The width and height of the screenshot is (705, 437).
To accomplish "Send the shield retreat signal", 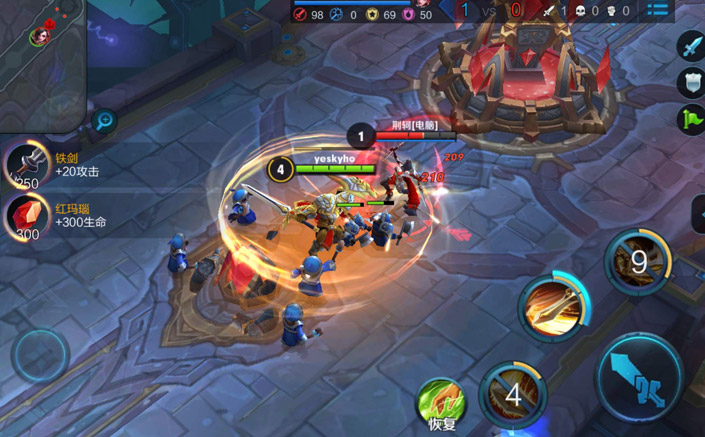I will [x=691, y=82].
